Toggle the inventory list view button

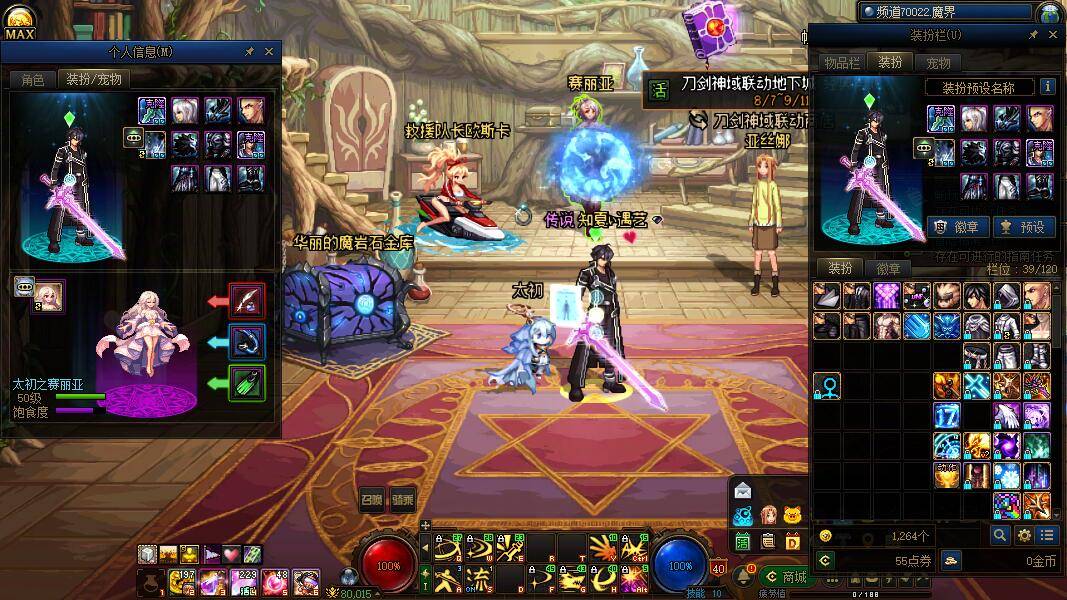[x=1046, y=536]
